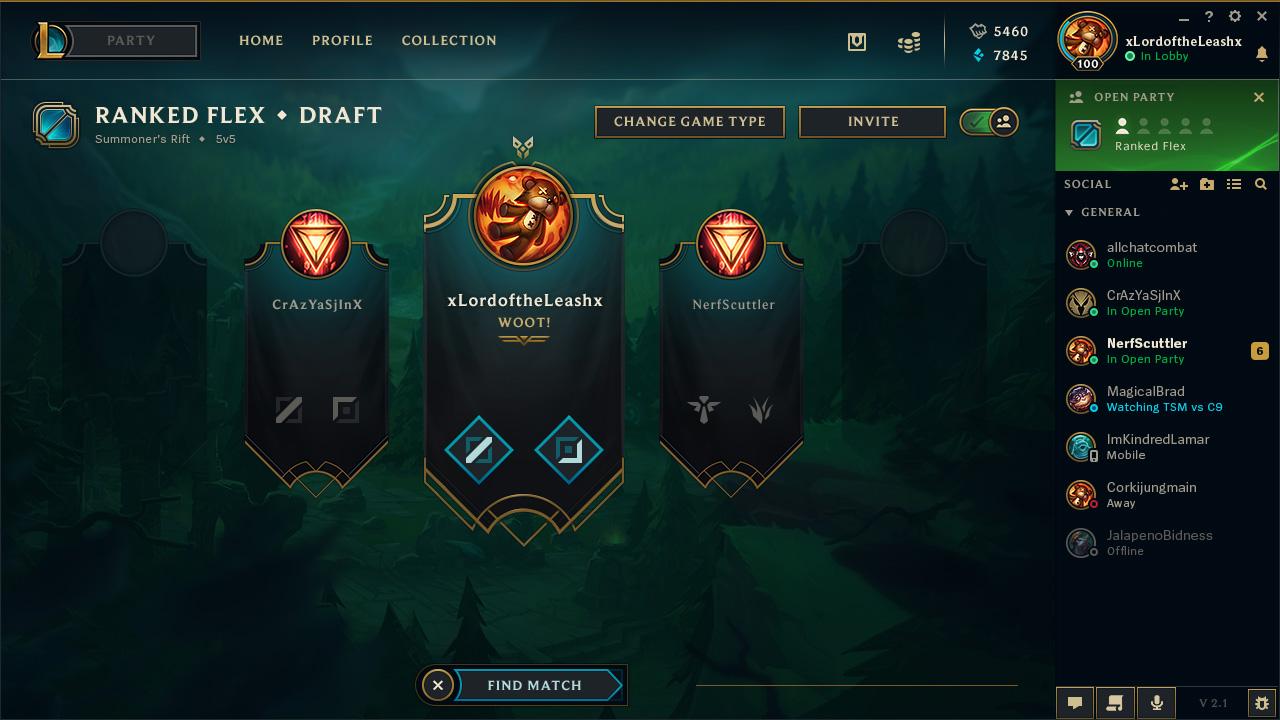The width and height of the screenshot is (1280, 720).
Task: Go to the Home tab
Action: tap(261, 41)
